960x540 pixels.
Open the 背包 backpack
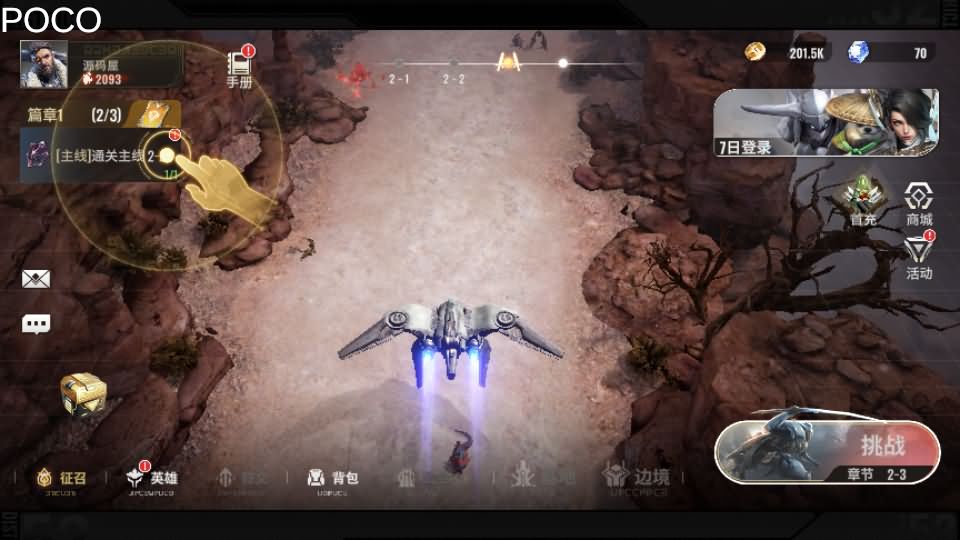click(332, 478)
